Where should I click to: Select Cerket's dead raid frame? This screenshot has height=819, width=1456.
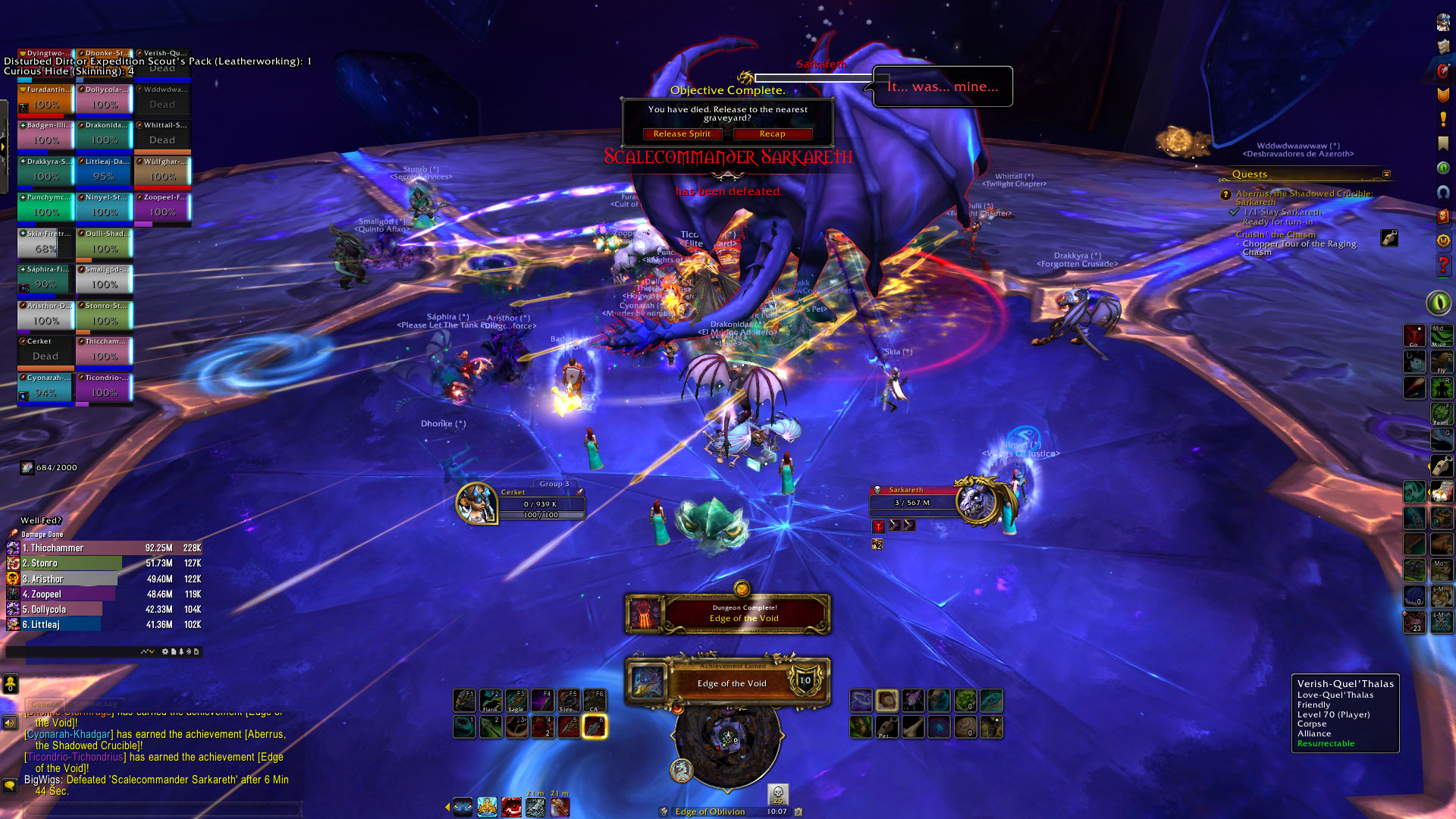coord(45,350)
